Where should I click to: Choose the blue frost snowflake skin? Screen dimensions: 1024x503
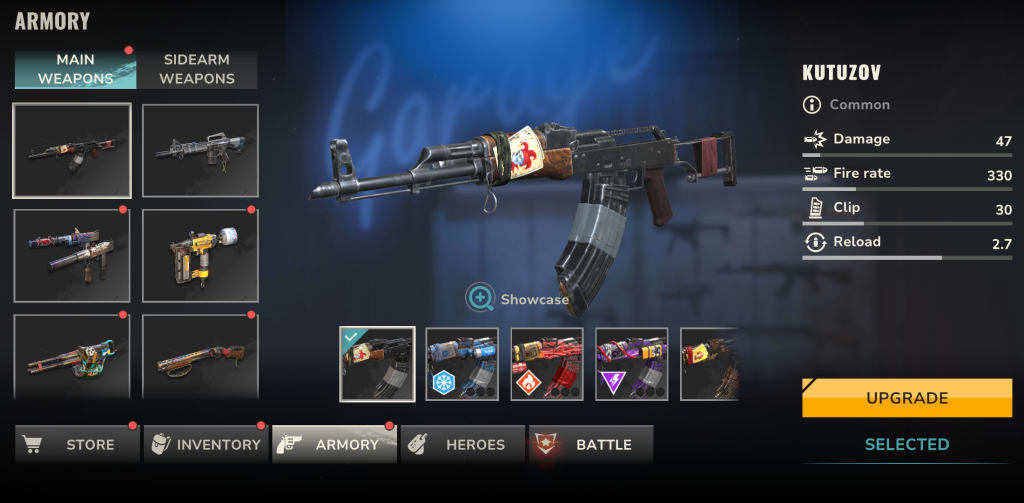coord(462,364)
